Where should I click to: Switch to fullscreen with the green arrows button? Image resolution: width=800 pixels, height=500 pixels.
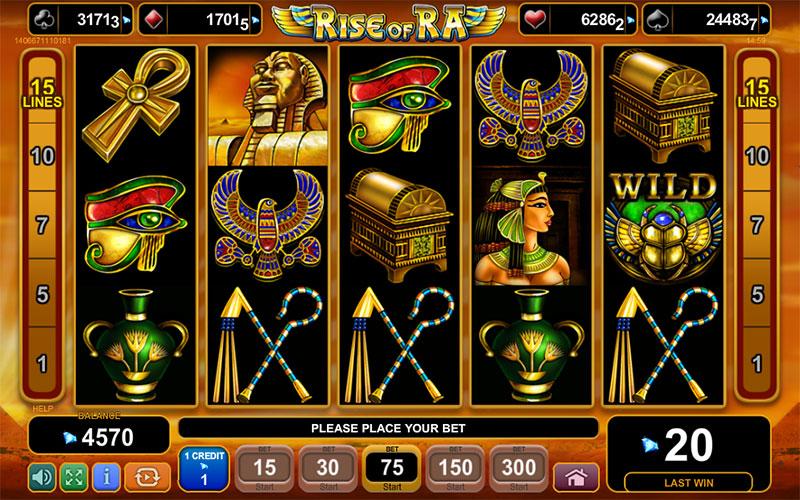click(x=73, y=475)
